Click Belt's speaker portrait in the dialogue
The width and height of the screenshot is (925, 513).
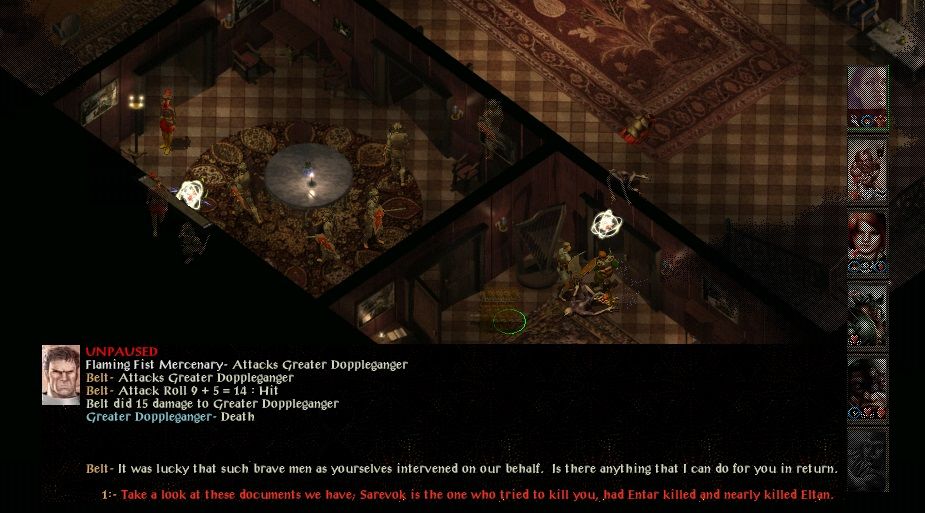(x=61, y=375)
